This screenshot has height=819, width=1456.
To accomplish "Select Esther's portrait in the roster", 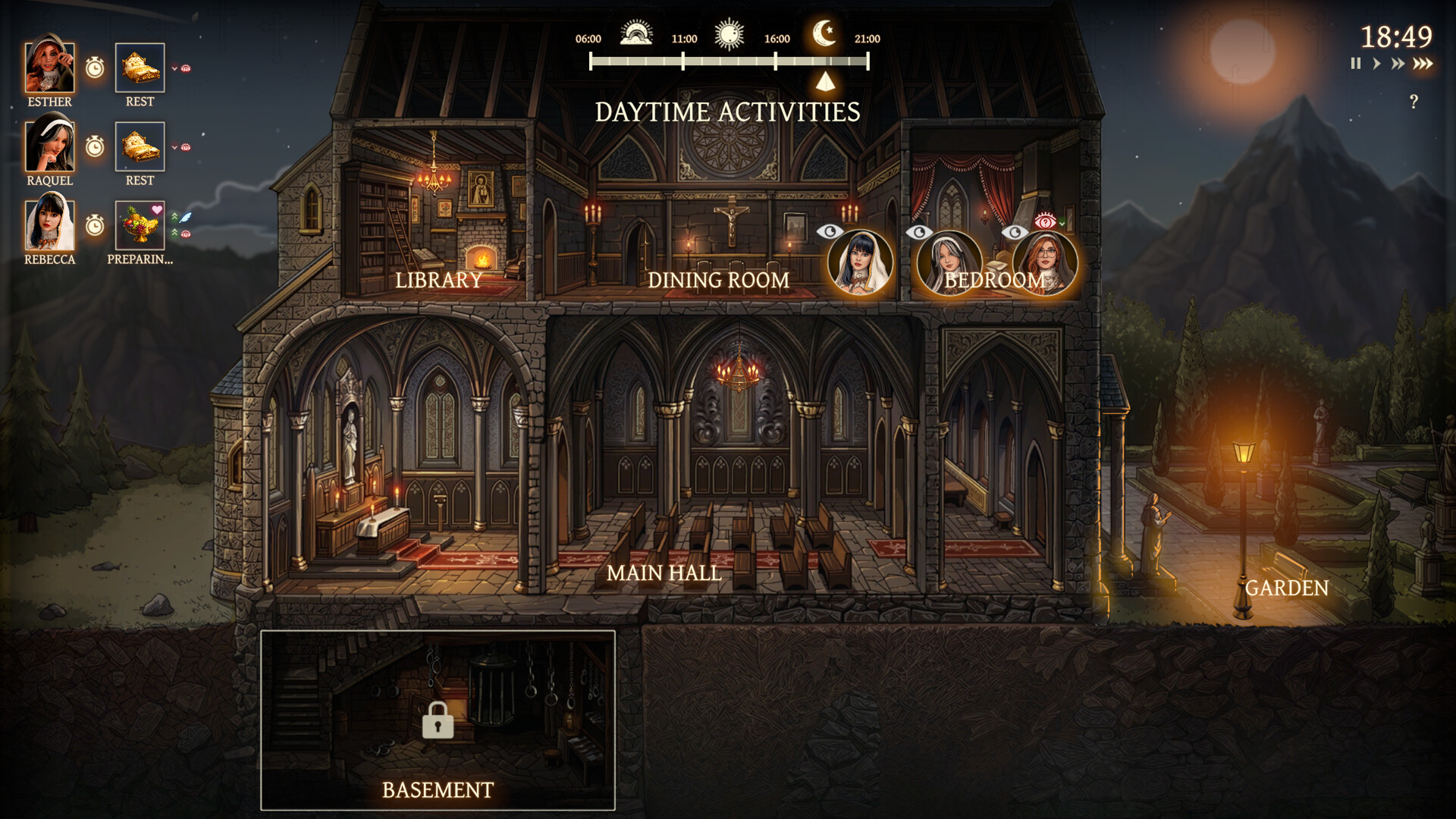I will click(x=50, y=68).
